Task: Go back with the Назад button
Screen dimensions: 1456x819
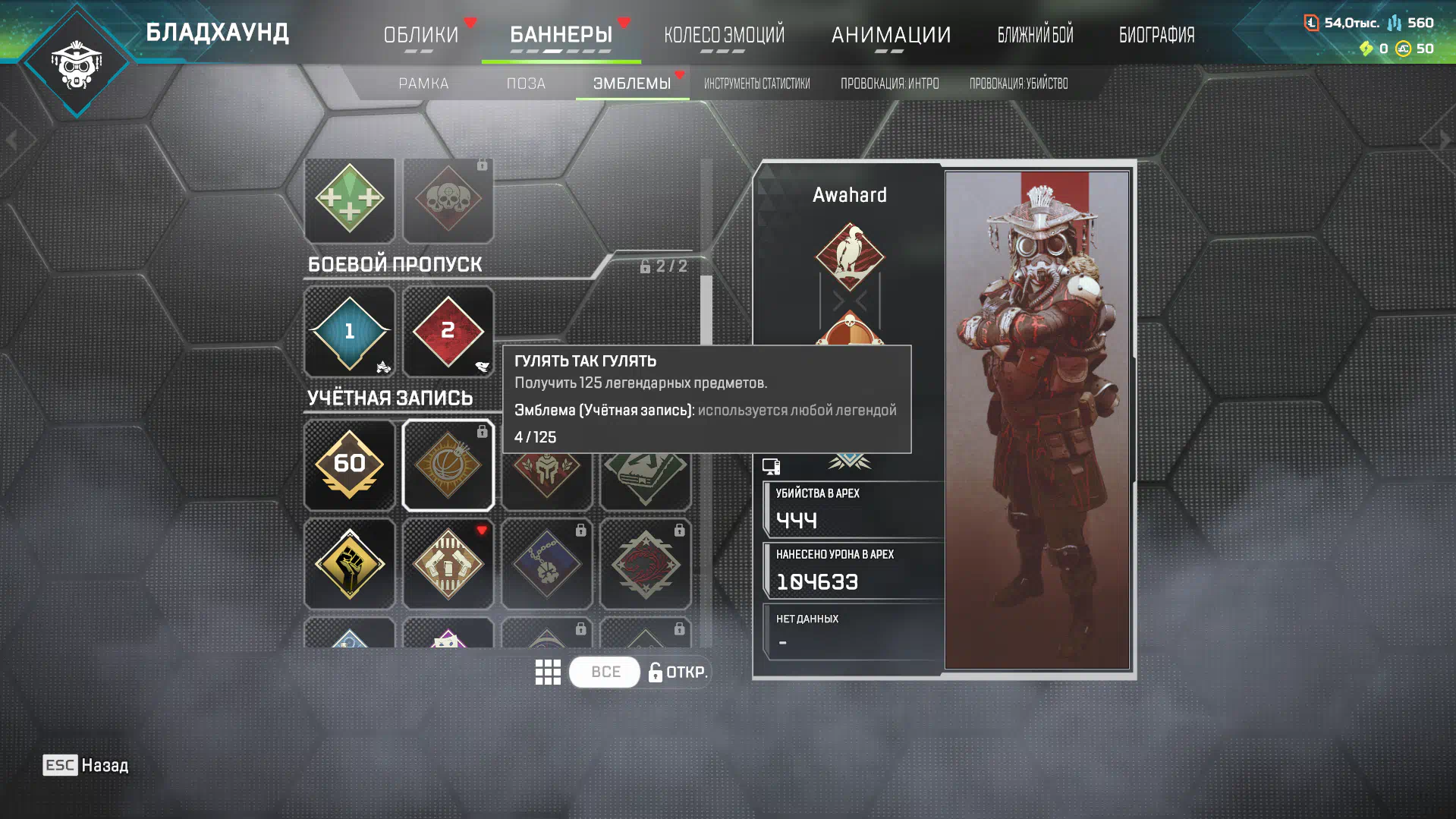Action: [86, 765]
